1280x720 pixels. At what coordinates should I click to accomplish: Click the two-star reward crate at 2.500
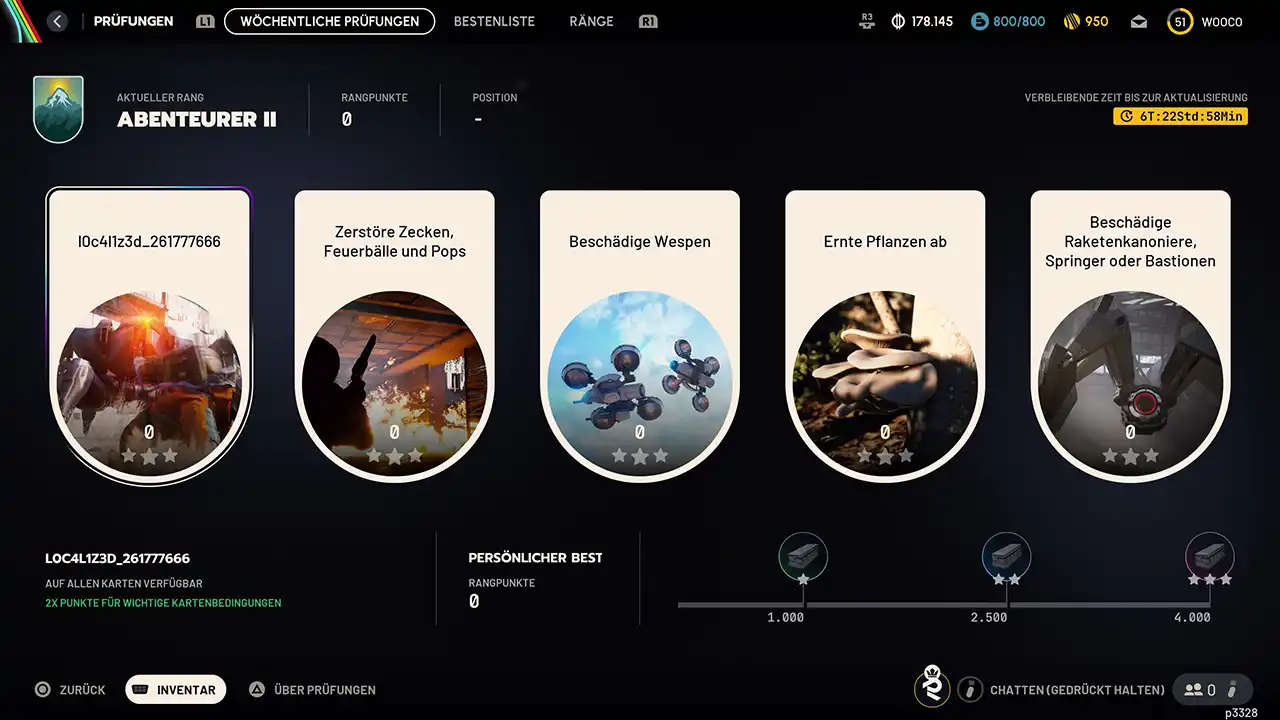(1006, 556)
